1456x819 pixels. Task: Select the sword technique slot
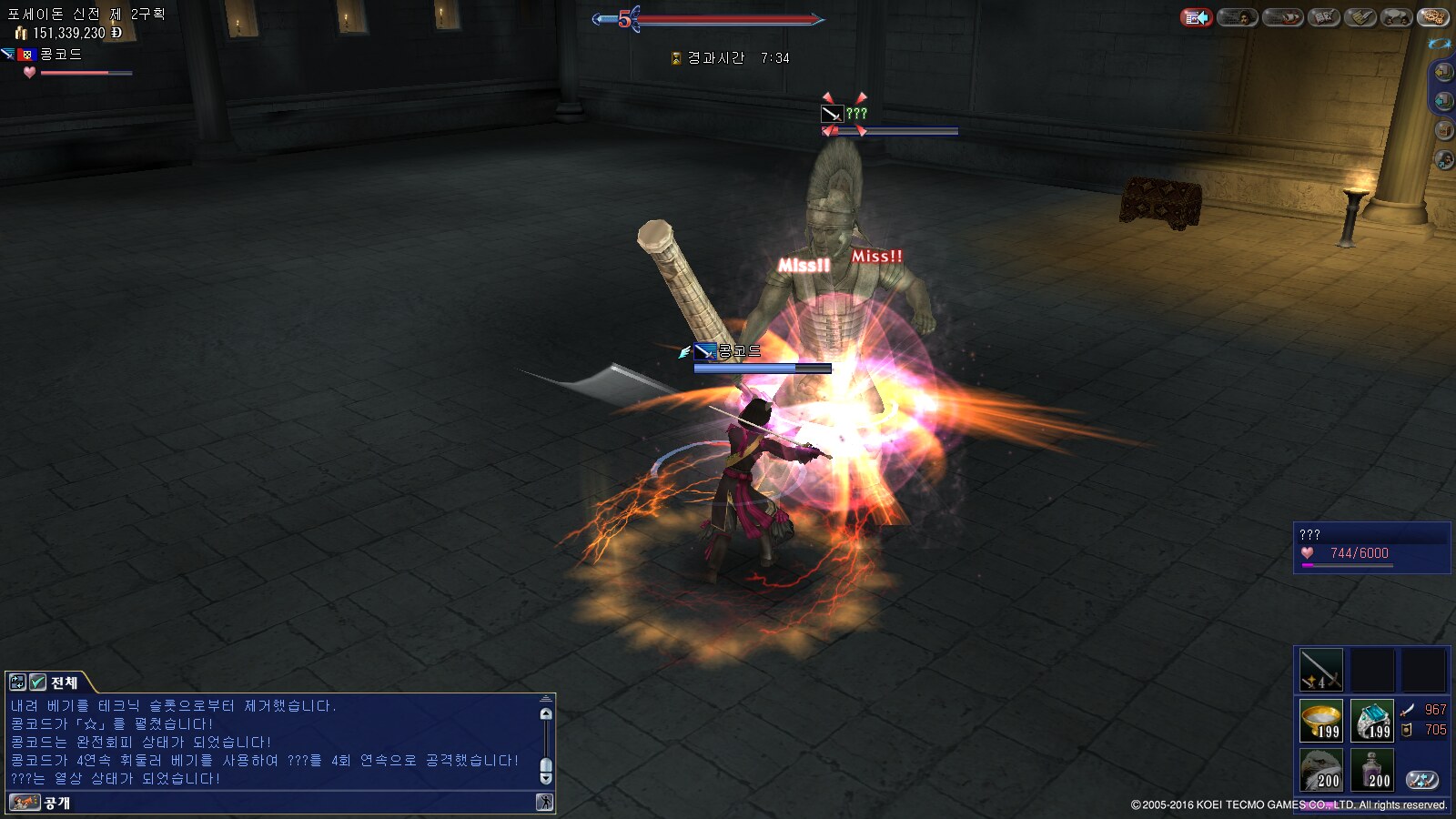pyautogui.click(x=1320, y=670)
